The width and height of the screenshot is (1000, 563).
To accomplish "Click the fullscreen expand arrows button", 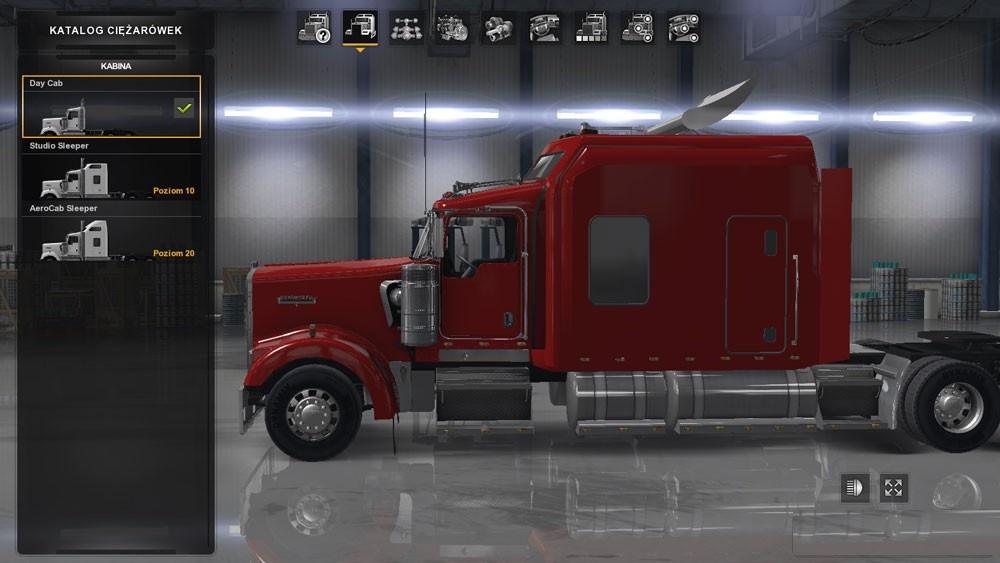I will pyautogui.click(x=893, y=488).
